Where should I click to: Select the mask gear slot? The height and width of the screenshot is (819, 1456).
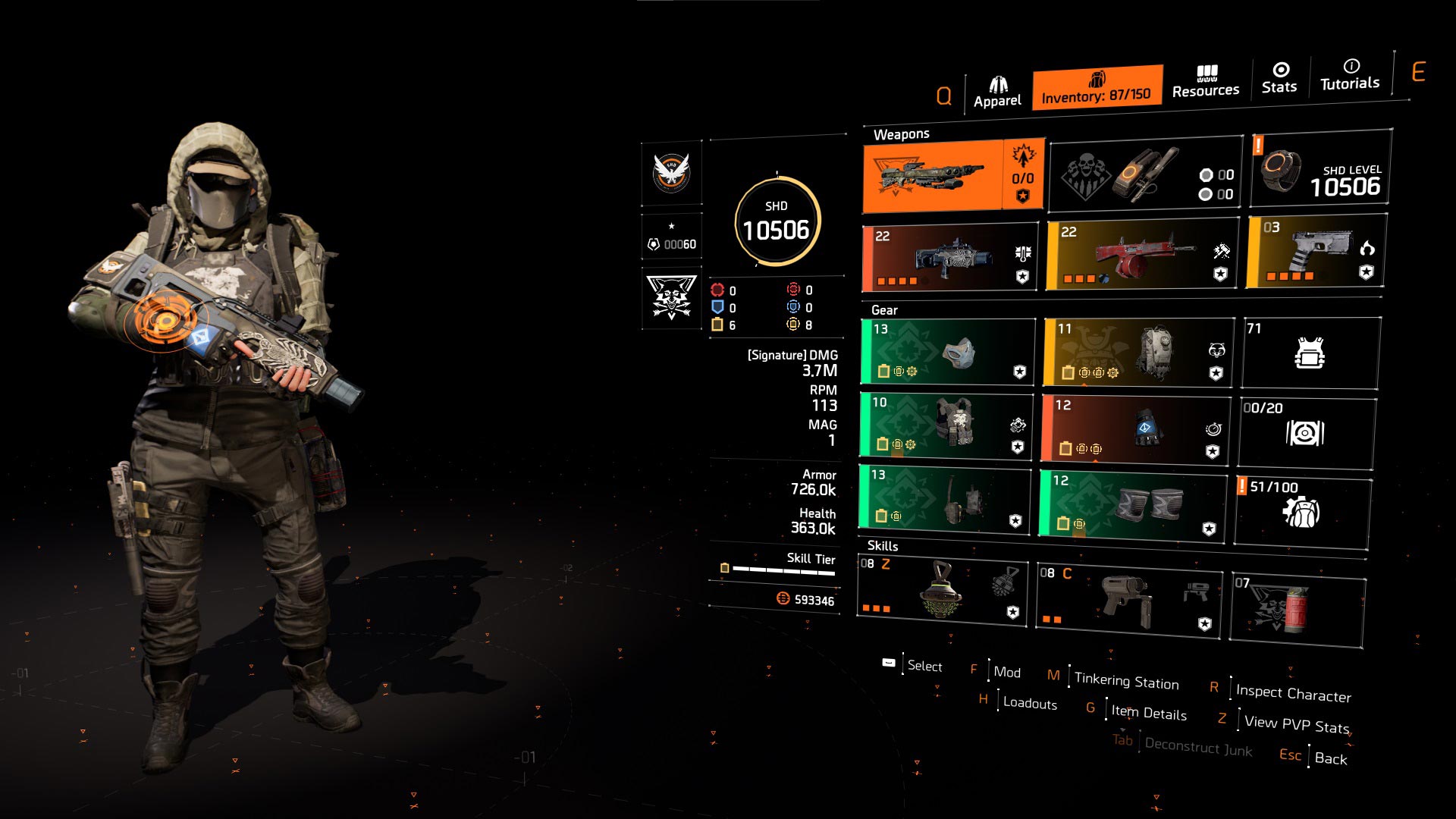coord(948,352)
